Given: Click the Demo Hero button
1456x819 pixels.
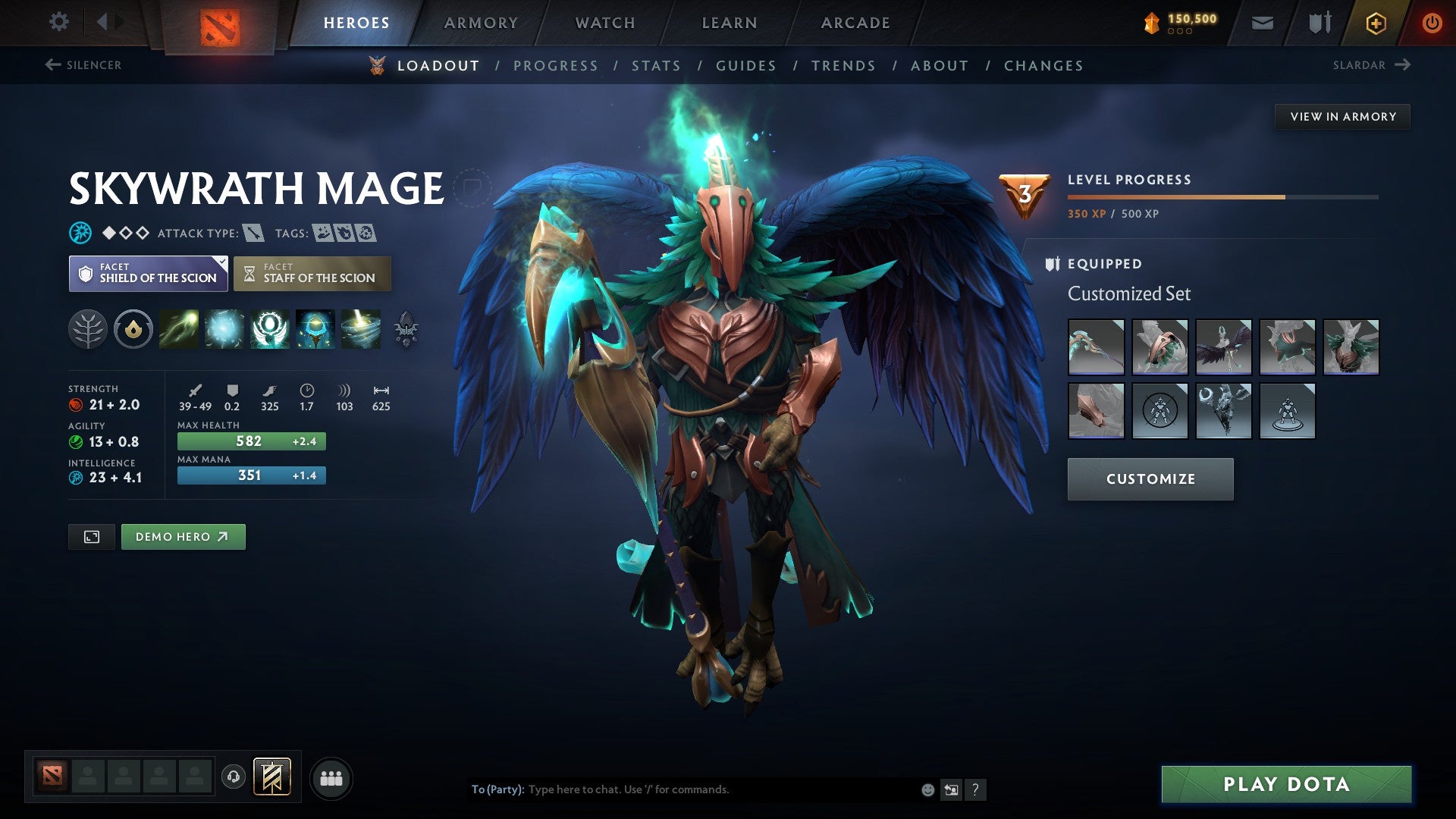Looking at the screenshot, I should coord(183,536).
